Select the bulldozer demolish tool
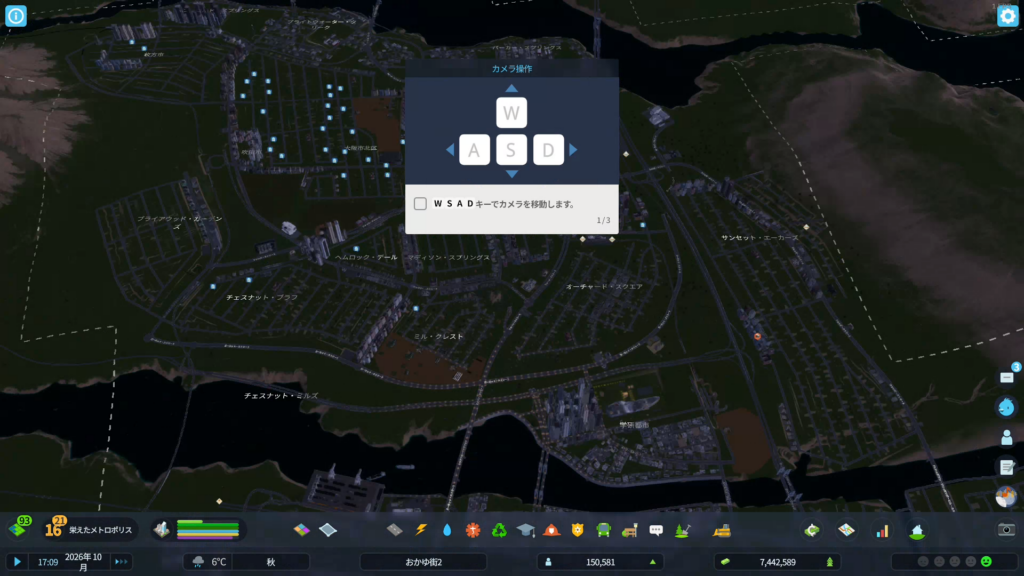1024x576 pixels. coord(719,529)
